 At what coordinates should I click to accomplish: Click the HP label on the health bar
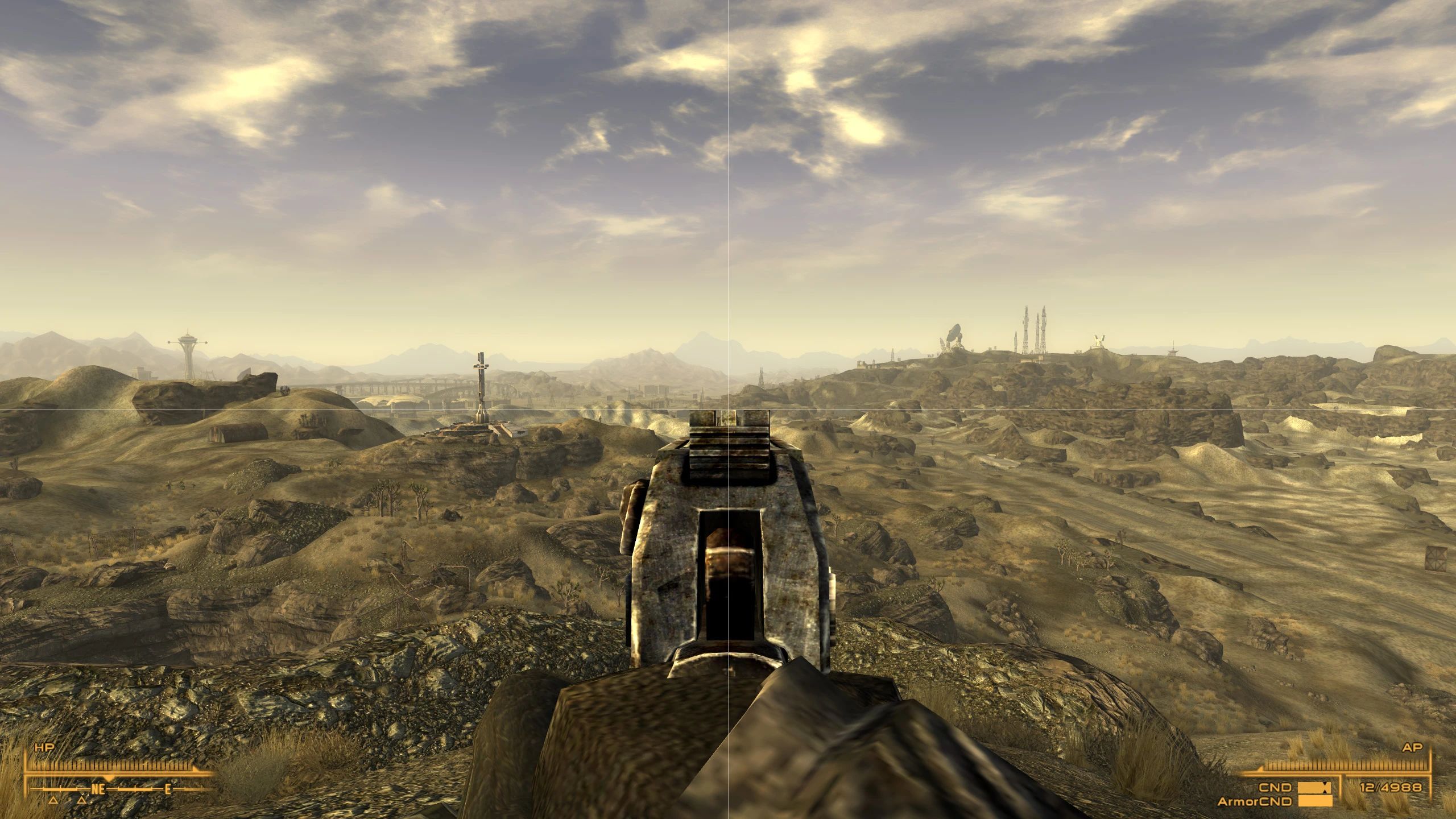coord(44,747)
